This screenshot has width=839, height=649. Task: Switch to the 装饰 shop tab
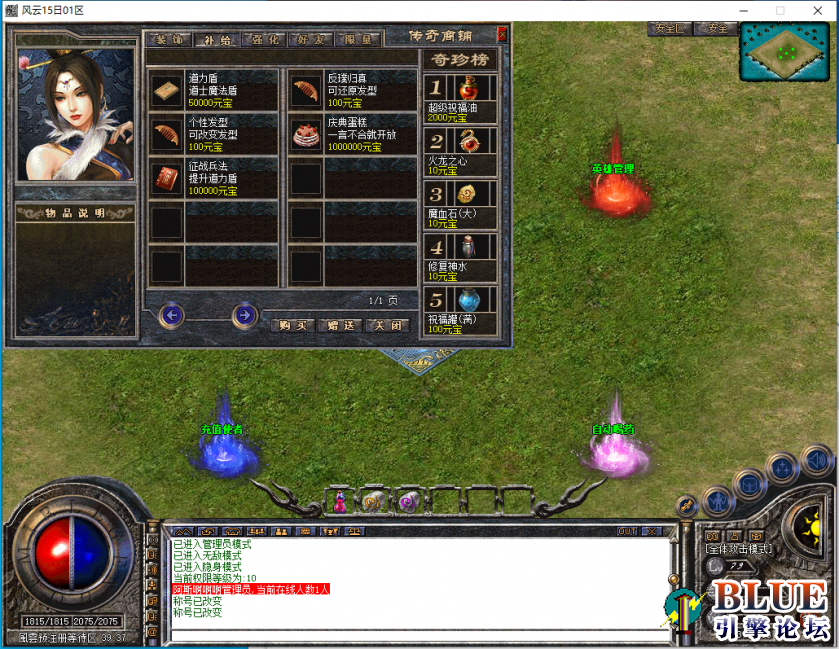point(167,40)
